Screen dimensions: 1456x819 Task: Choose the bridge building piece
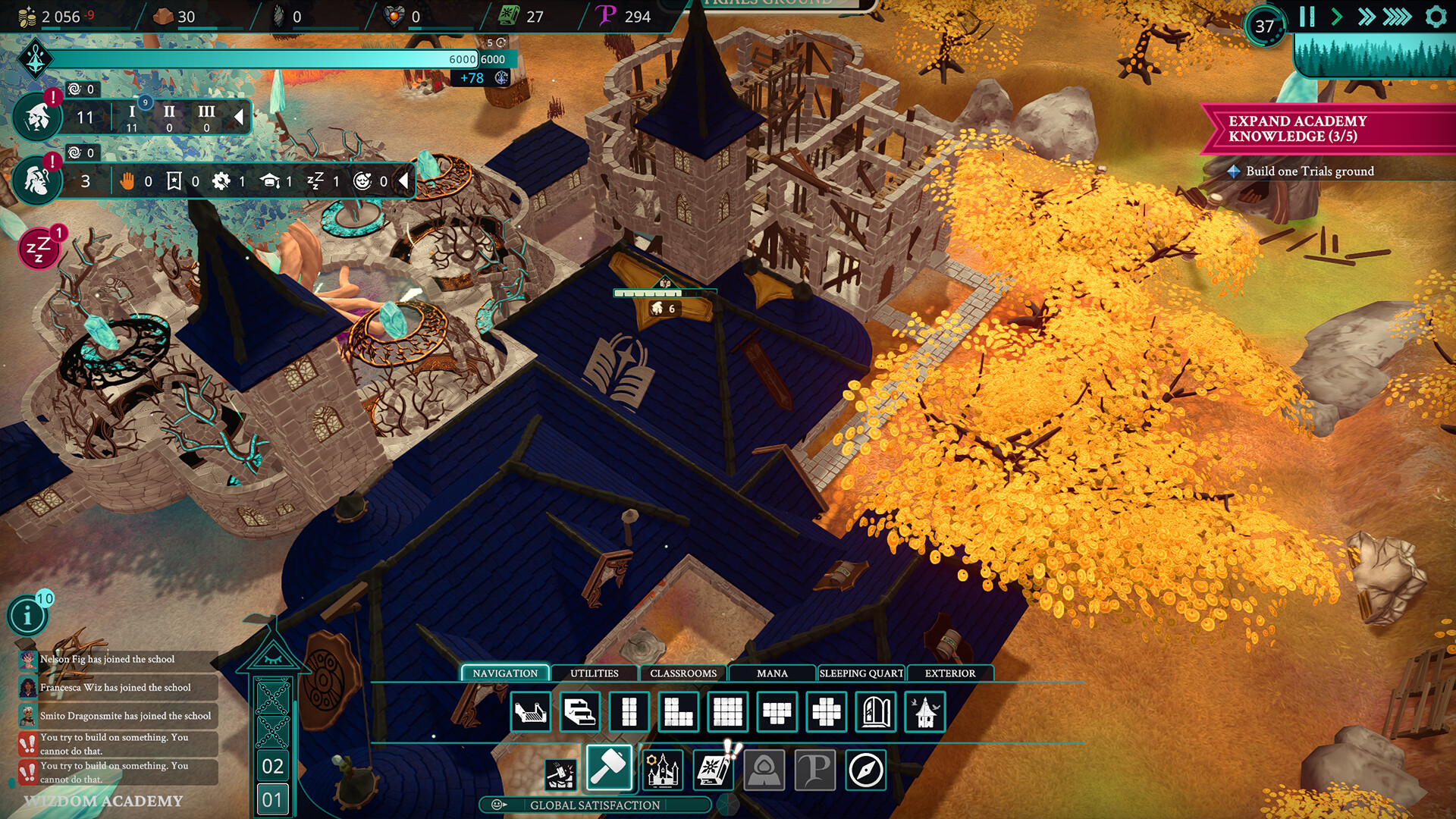tap(531, 712)
